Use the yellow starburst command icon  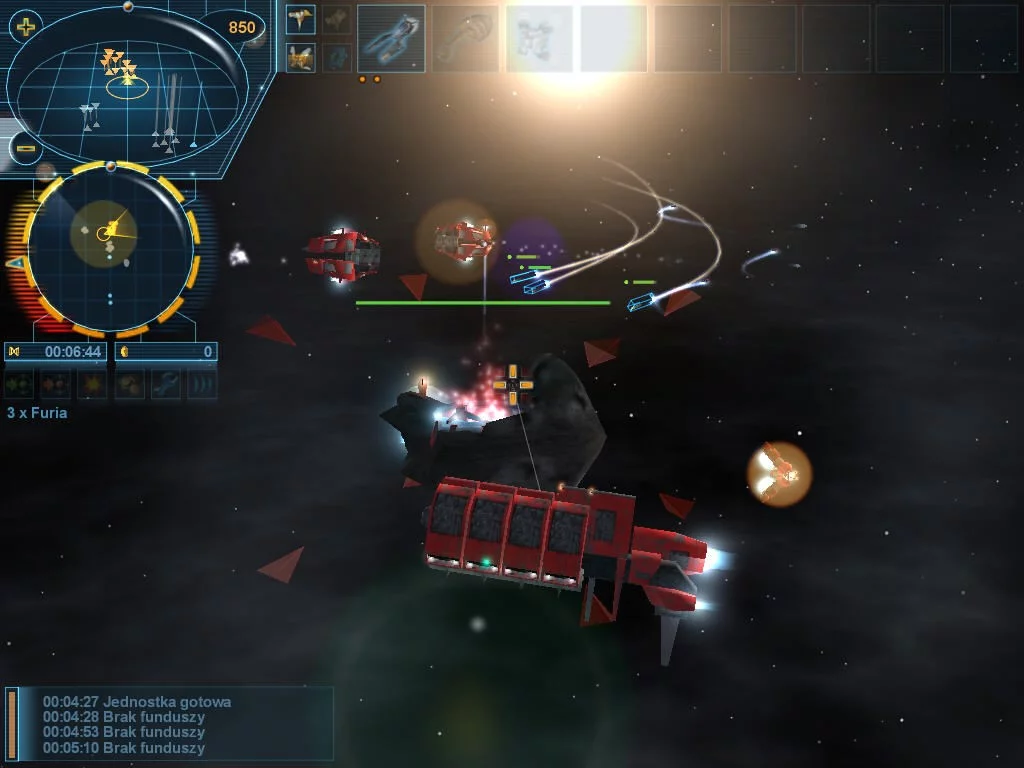pos(93,384)
